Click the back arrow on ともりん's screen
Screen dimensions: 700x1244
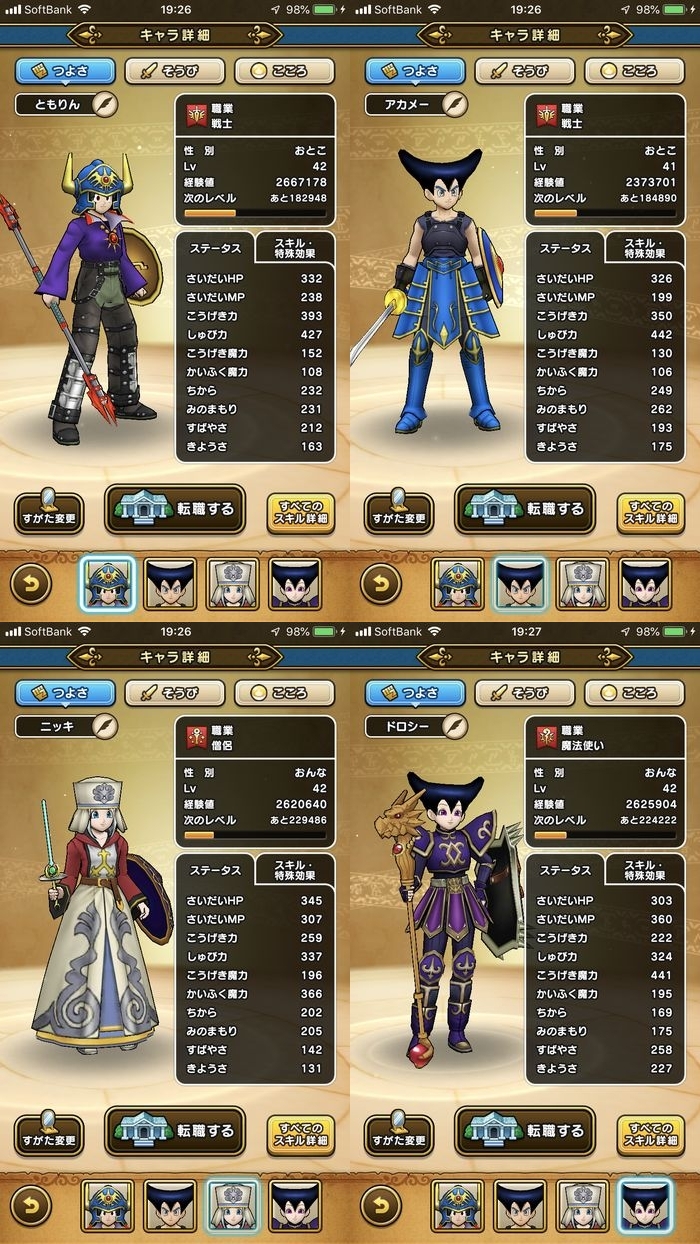31,584
